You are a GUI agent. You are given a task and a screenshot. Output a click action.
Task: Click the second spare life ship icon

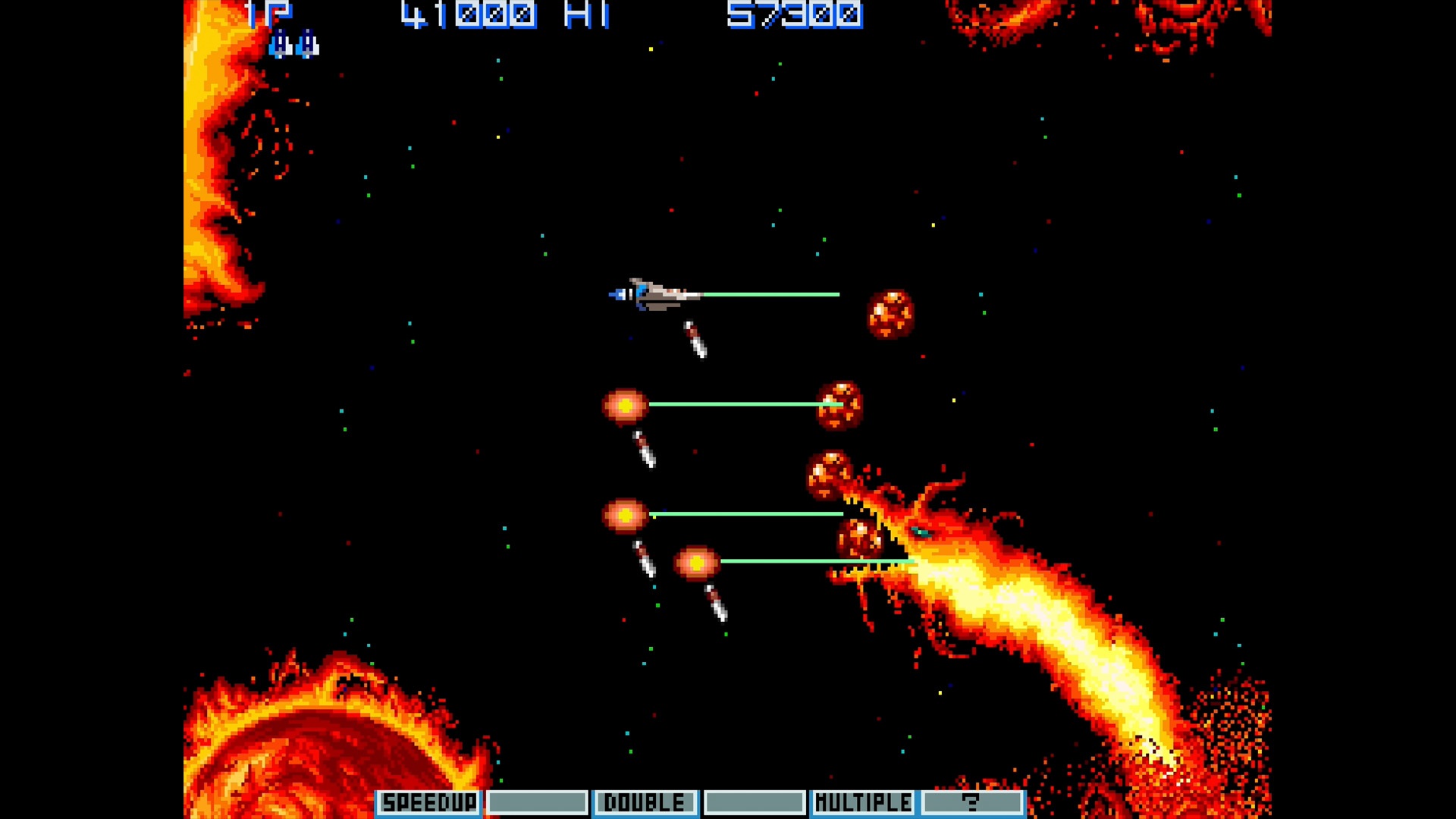click(x=308, y=43)
